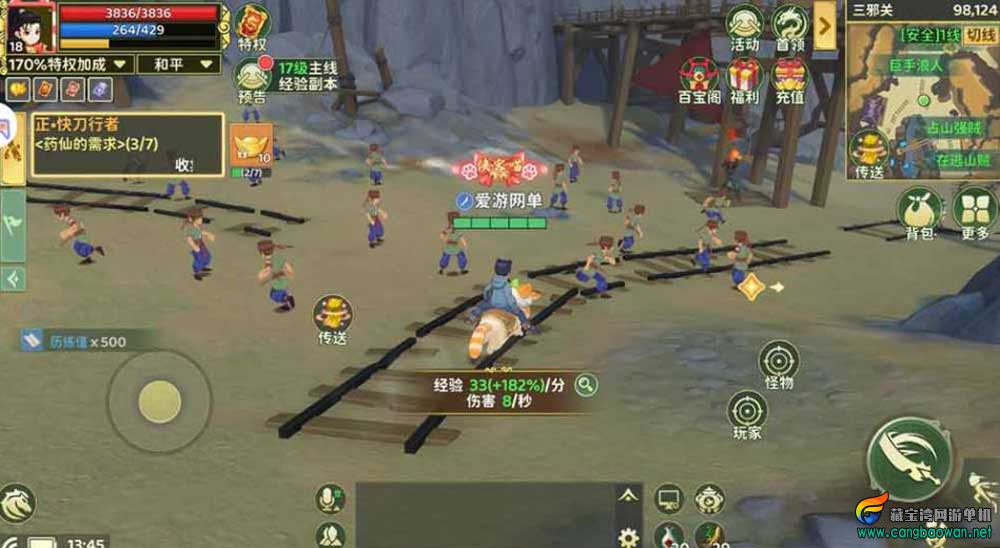The height and width of the screenshot is (548, 1000).
Task: Open the 首领 boss menu
Action: (x=790, y=26)
